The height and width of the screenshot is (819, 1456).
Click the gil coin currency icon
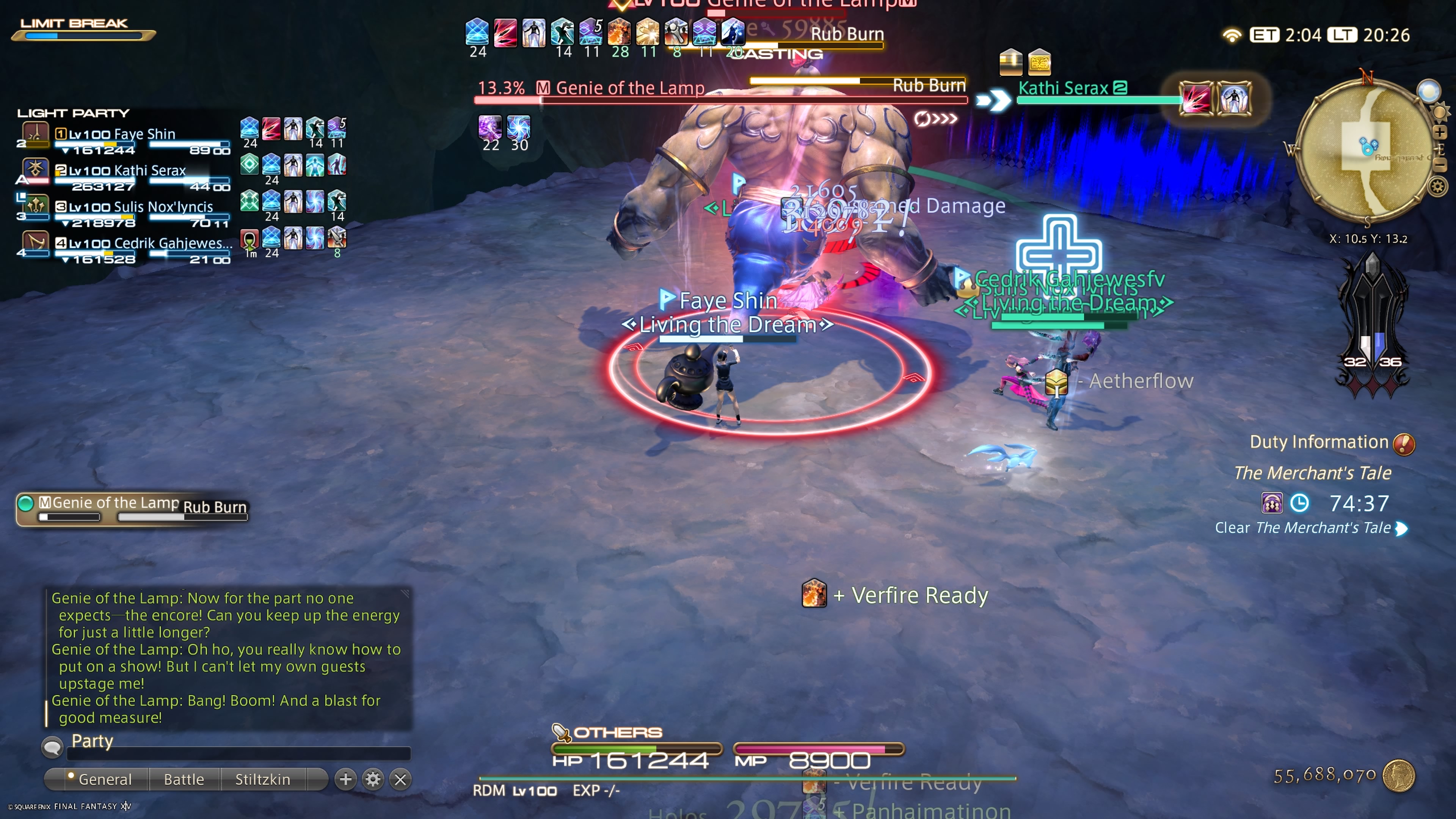[x=1398, y=775]
